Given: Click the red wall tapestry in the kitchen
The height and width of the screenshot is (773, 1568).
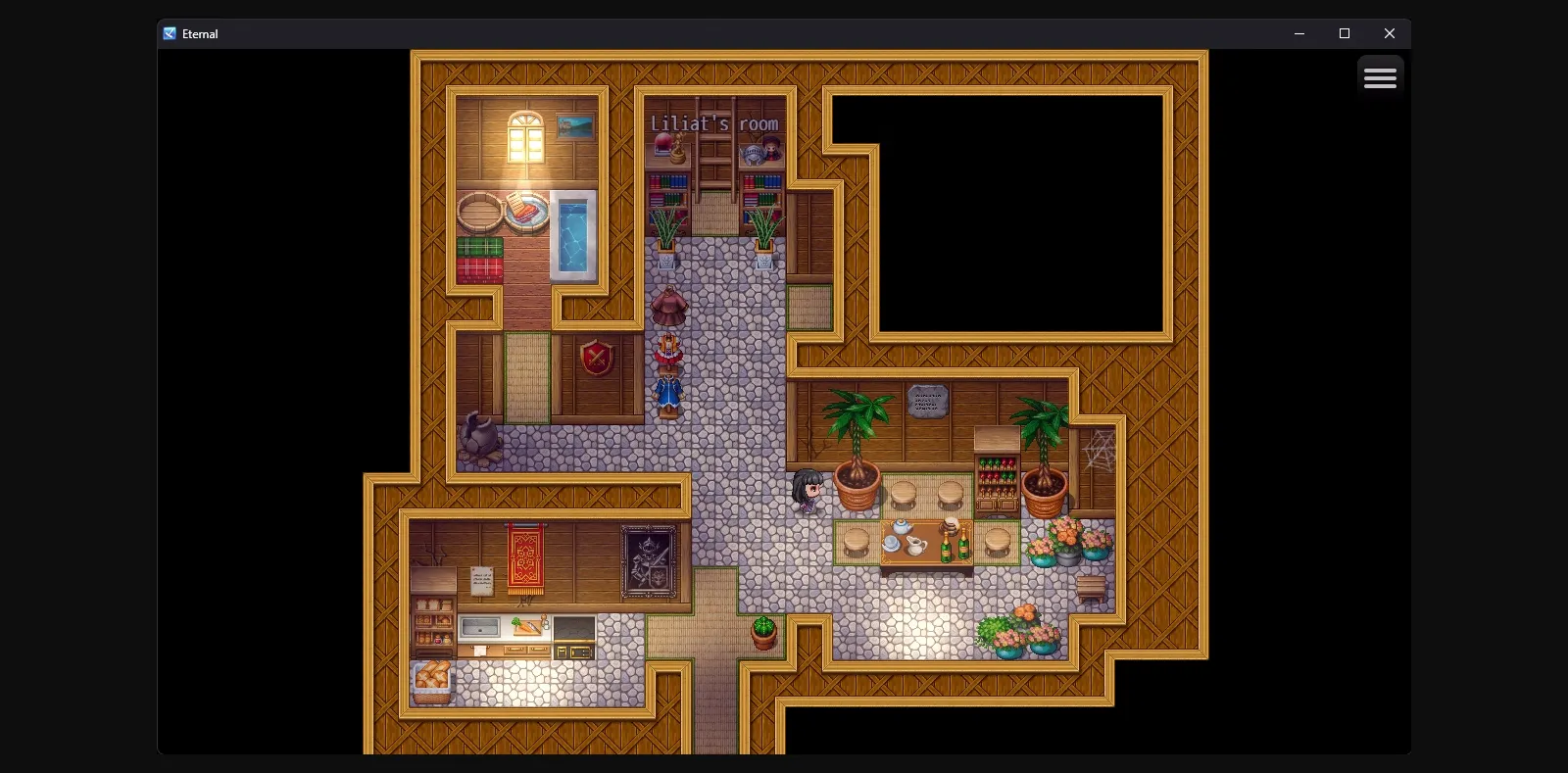Looking at the screenshot, I should (525, 558).
